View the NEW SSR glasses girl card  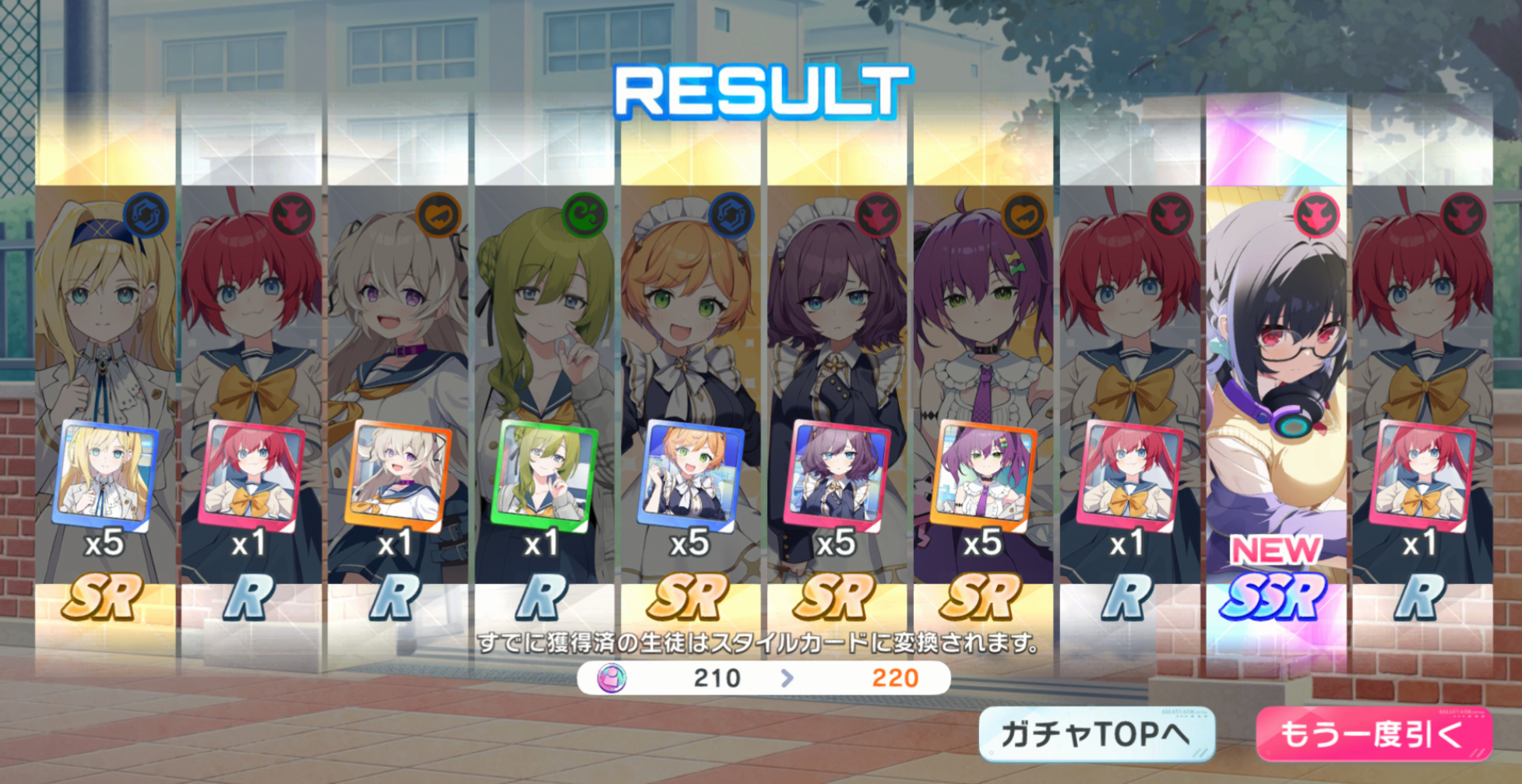point(1276,389)
